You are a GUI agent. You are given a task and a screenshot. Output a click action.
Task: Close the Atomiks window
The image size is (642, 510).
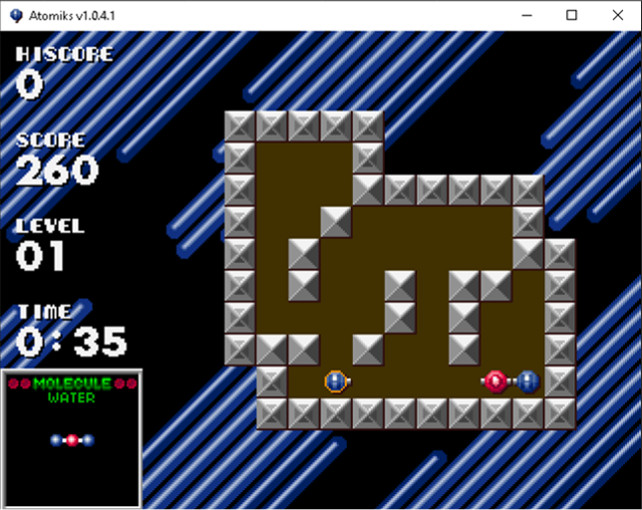click(618, 15)
